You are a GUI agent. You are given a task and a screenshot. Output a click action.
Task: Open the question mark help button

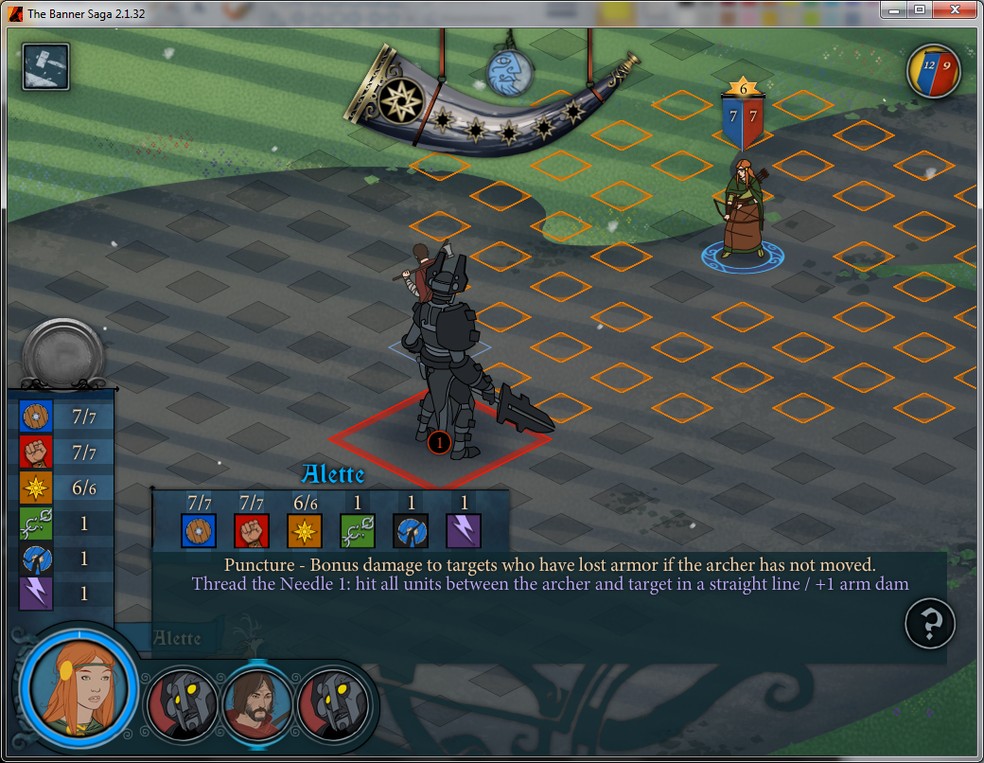pos(930,625)
